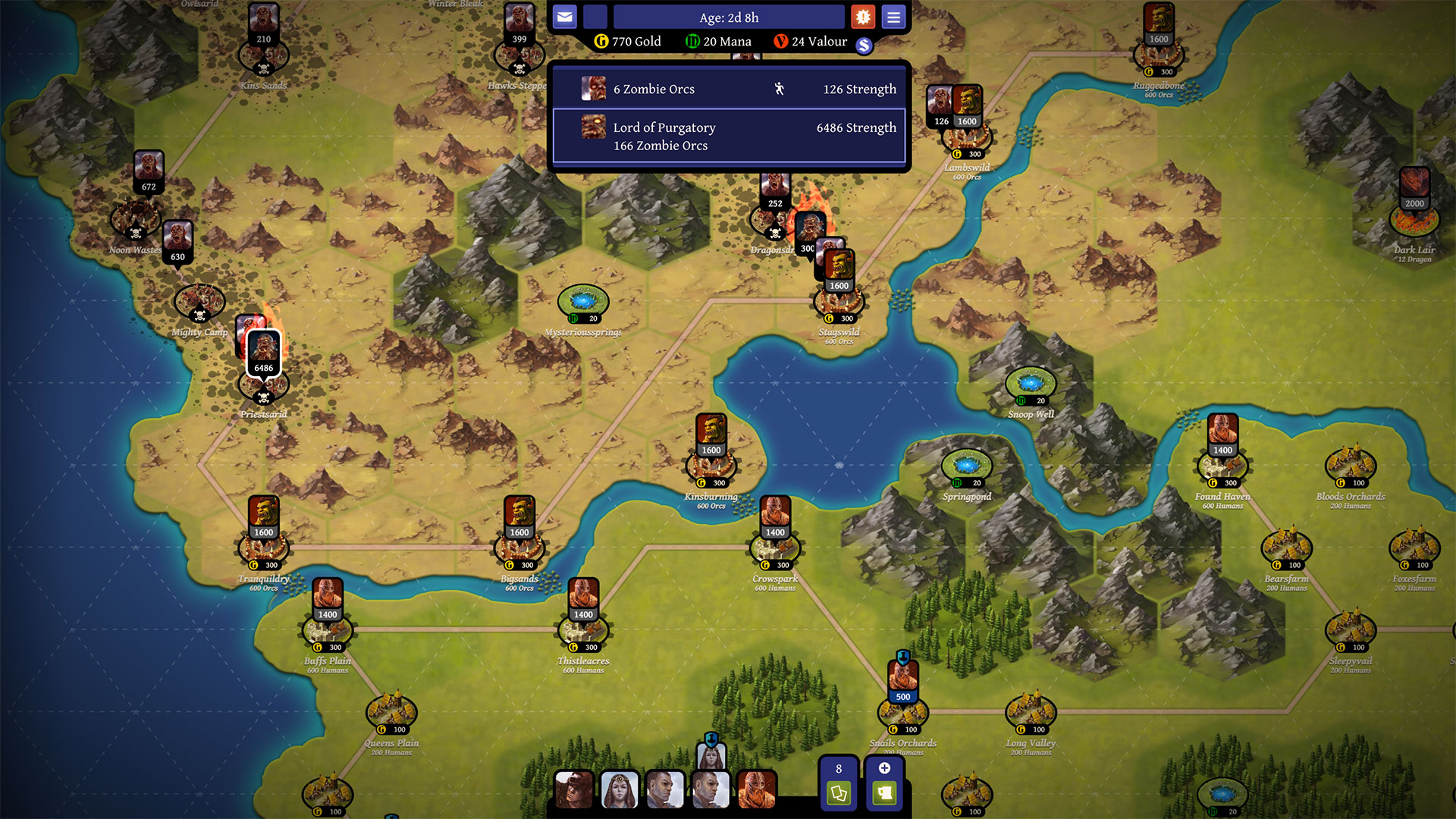Click the green Mana resource icon
Screen dimensions: 1456x819
[x=692, y=41]
